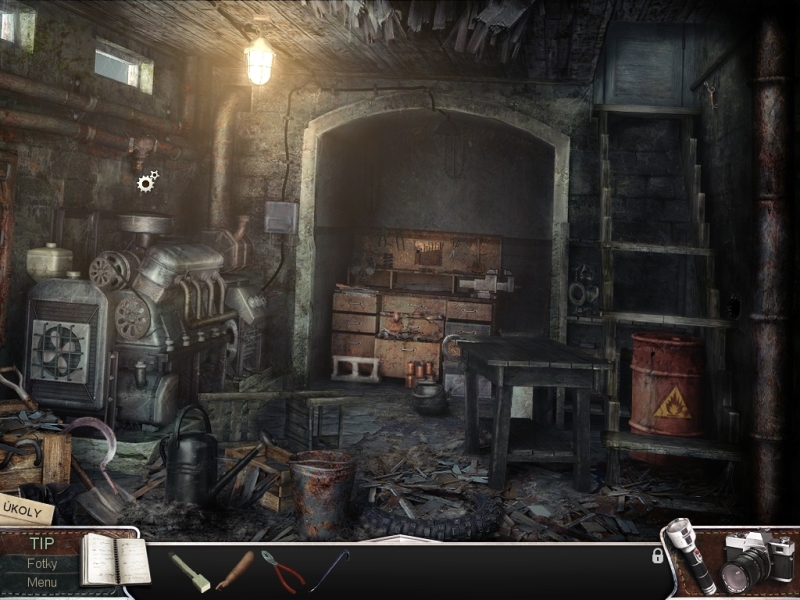Choose the crowbar from the inventory
800x600 pixels.
tap(329, 571)
